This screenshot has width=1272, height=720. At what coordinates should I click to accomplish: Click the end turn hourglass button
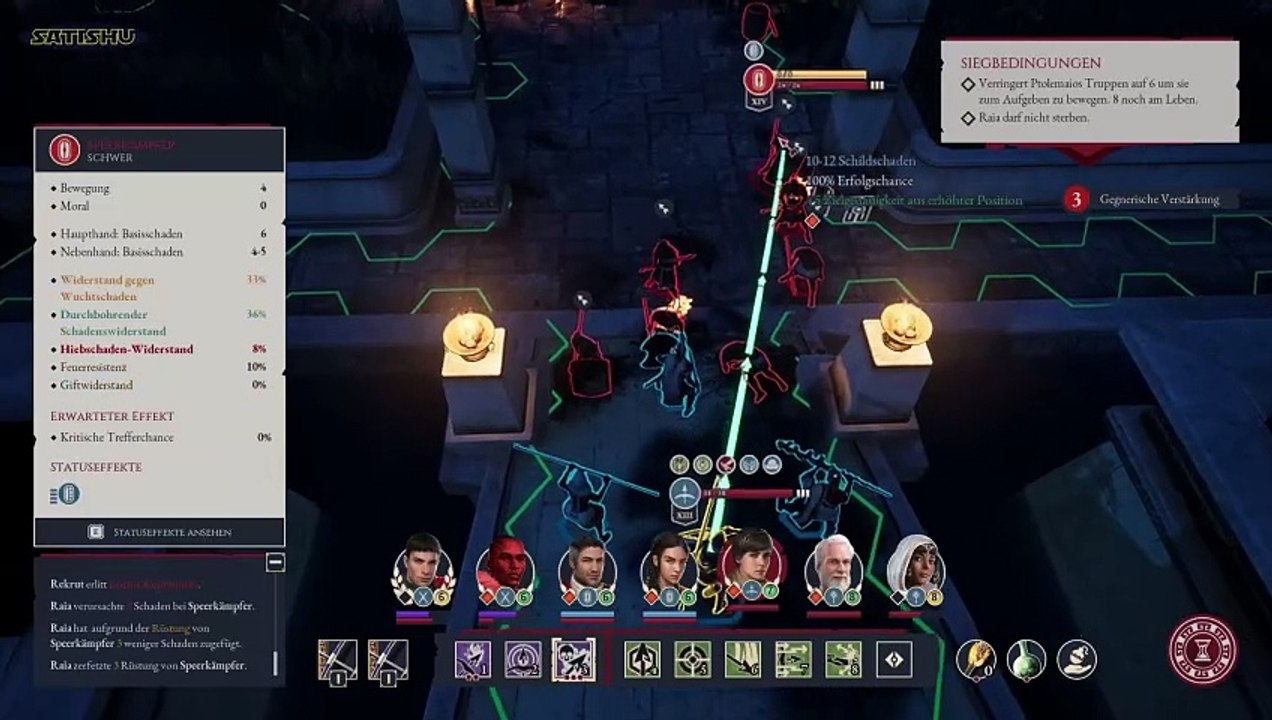1202,650
